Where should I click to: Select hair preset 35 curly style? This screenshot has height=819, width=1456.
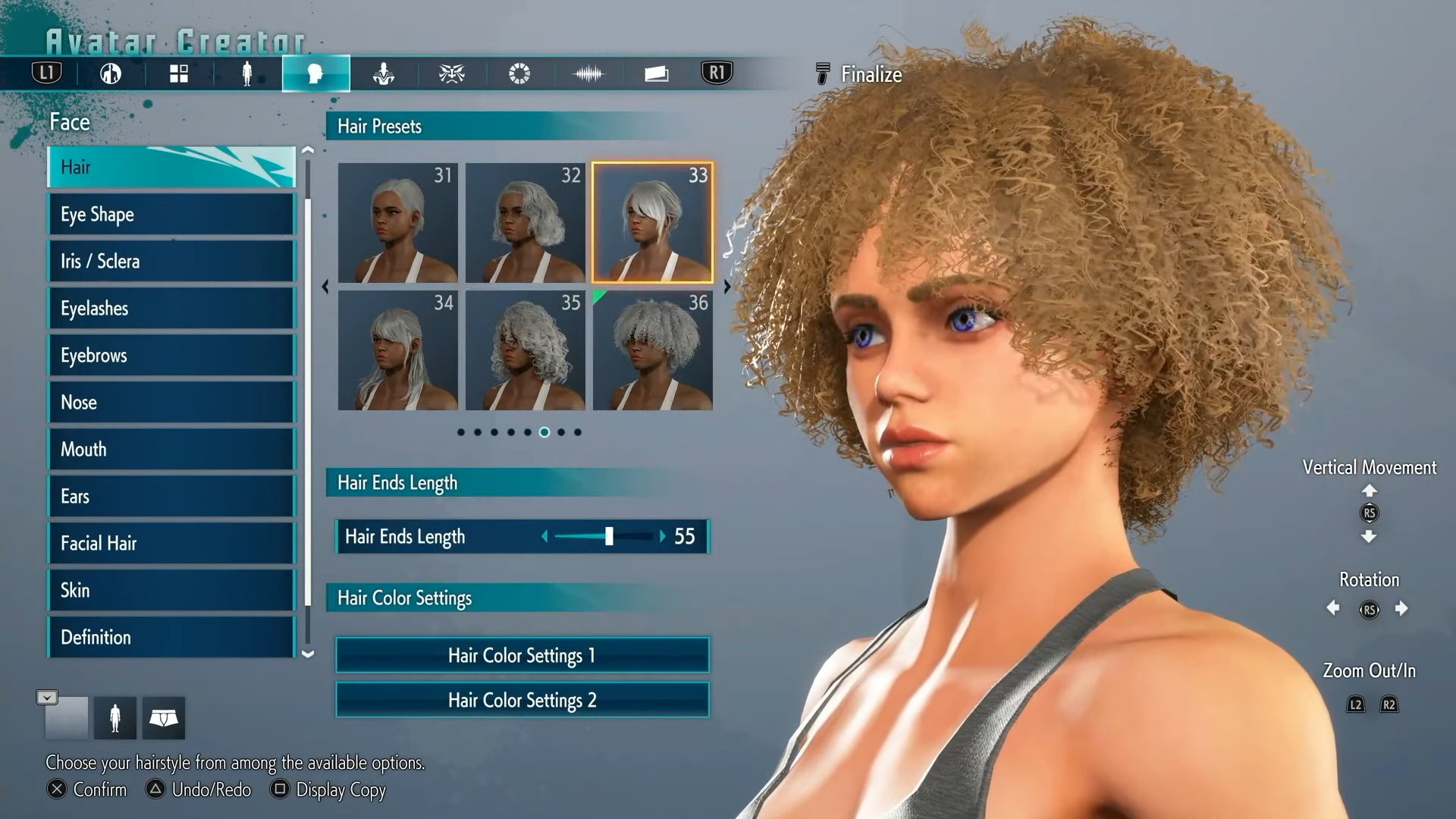pos(525,350)
